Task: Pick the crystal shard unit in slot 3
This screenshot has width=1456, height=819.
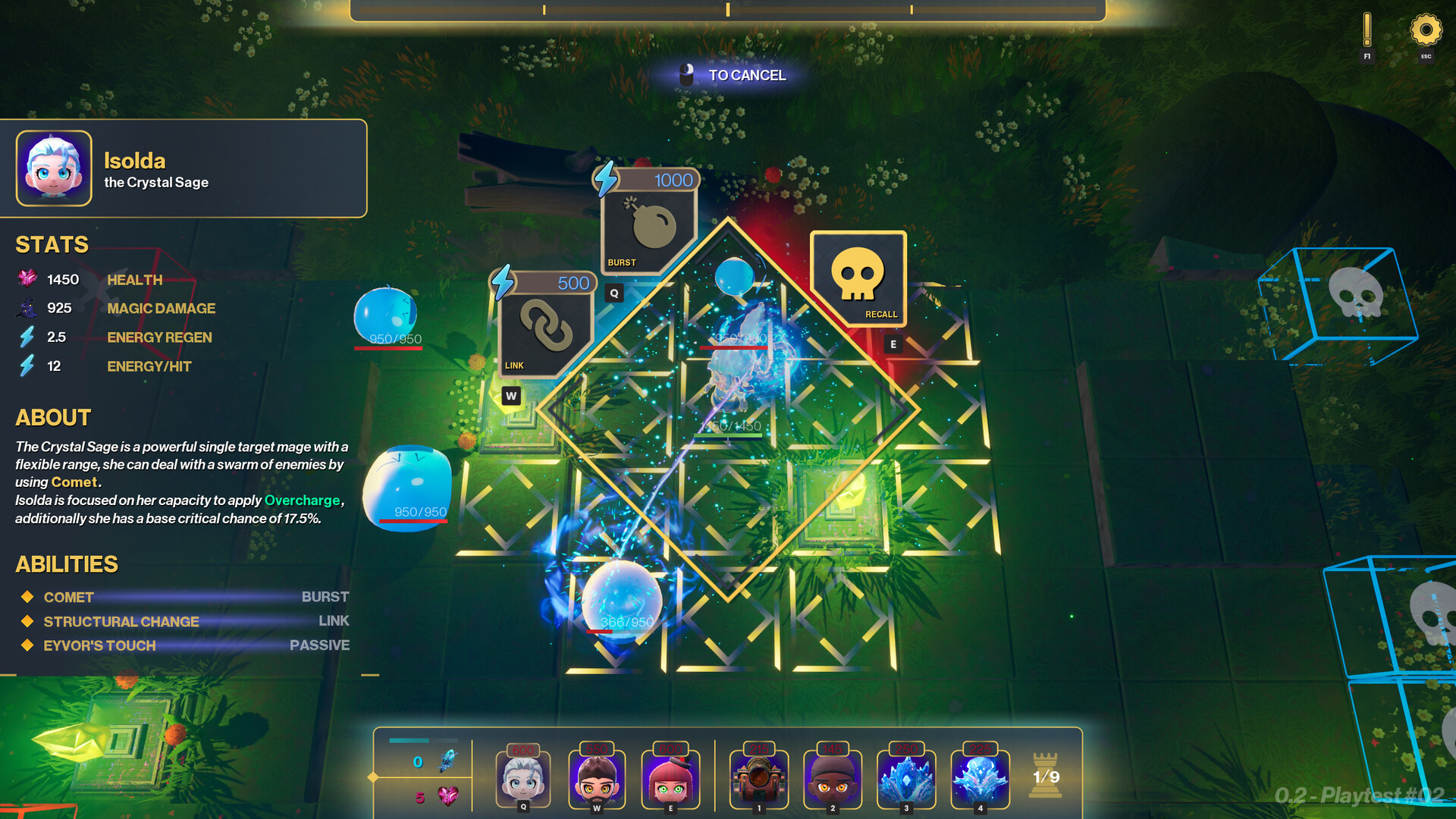Action: point(905,777)
